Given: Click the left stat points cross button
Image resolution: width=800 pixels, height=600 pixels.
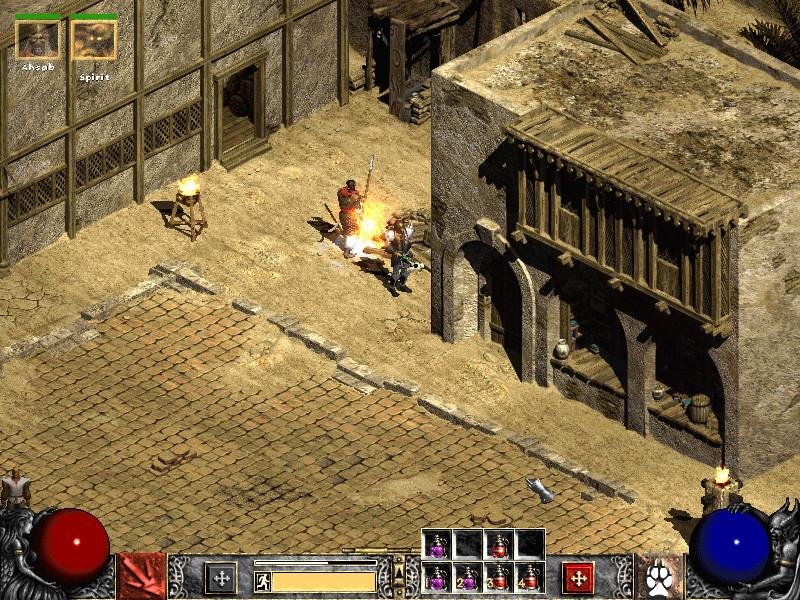Looking at the screenshot, I should point(220,577).
